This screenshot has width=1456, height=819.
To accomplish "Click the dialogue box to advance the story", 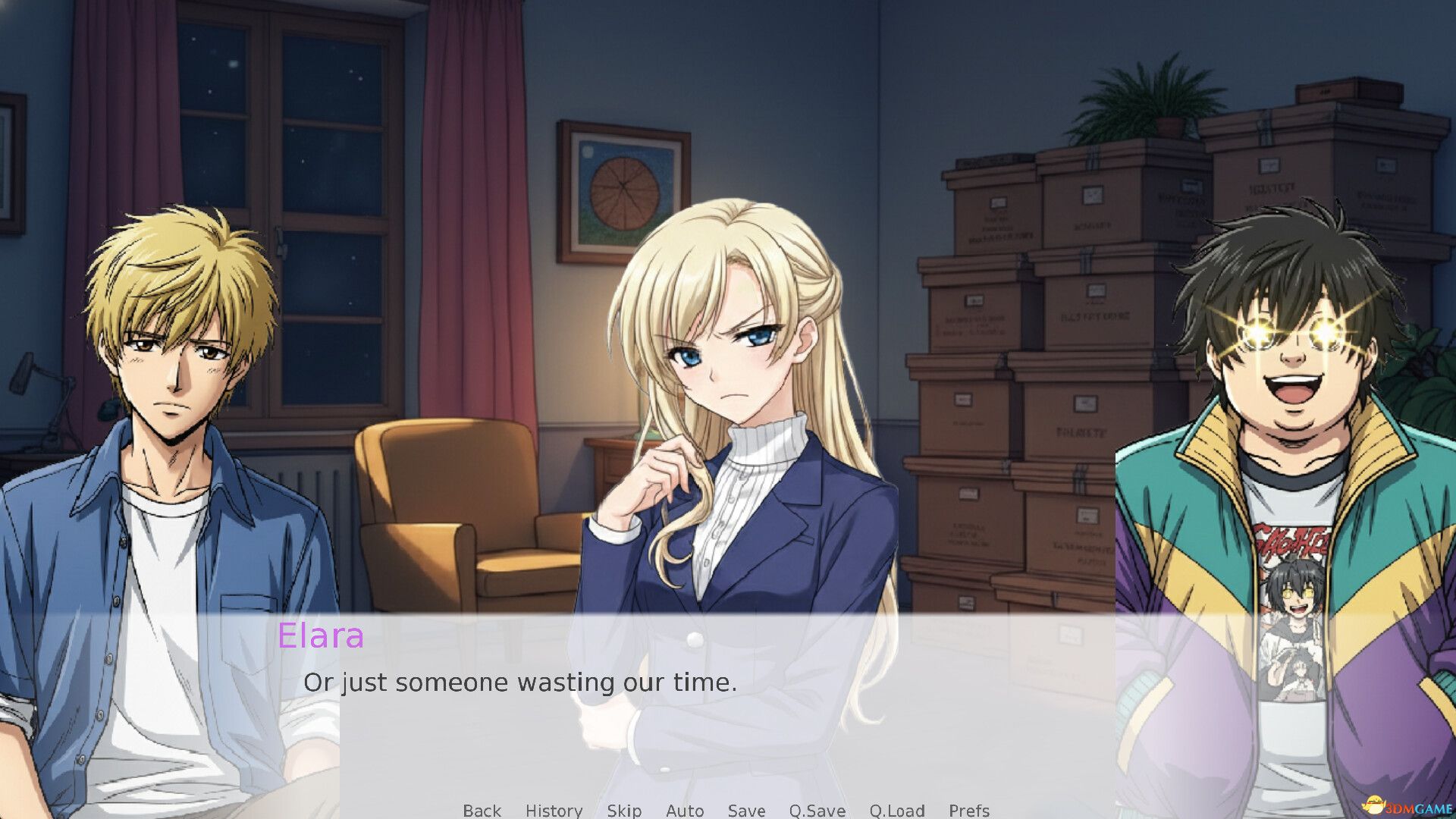I will click(728, 728).
